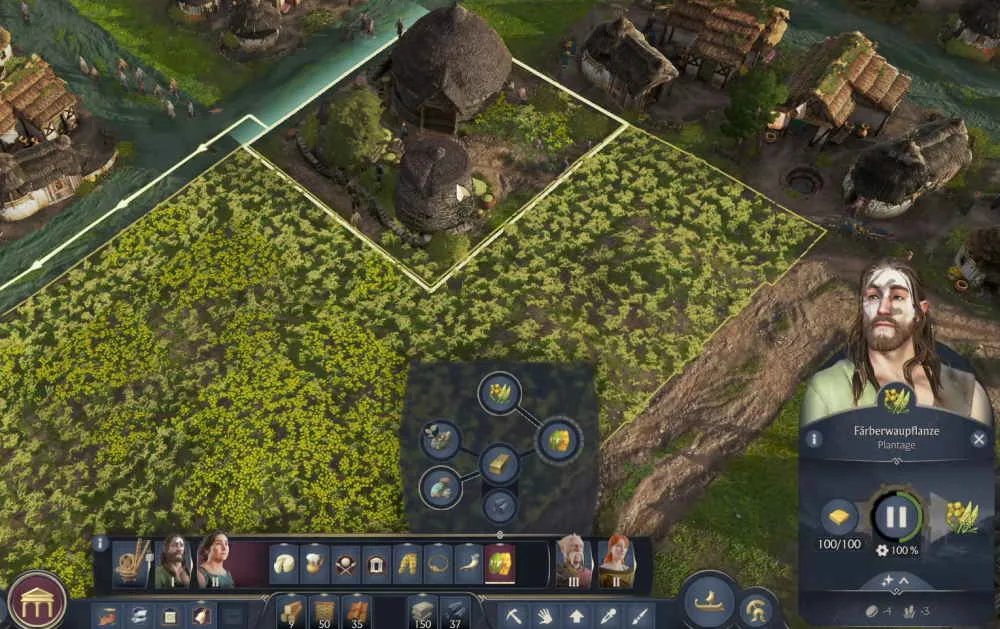This screenshot has height=629, width=1000.
Task: Expand the panel's sparkle arrow section
Action: click(896, 581)
